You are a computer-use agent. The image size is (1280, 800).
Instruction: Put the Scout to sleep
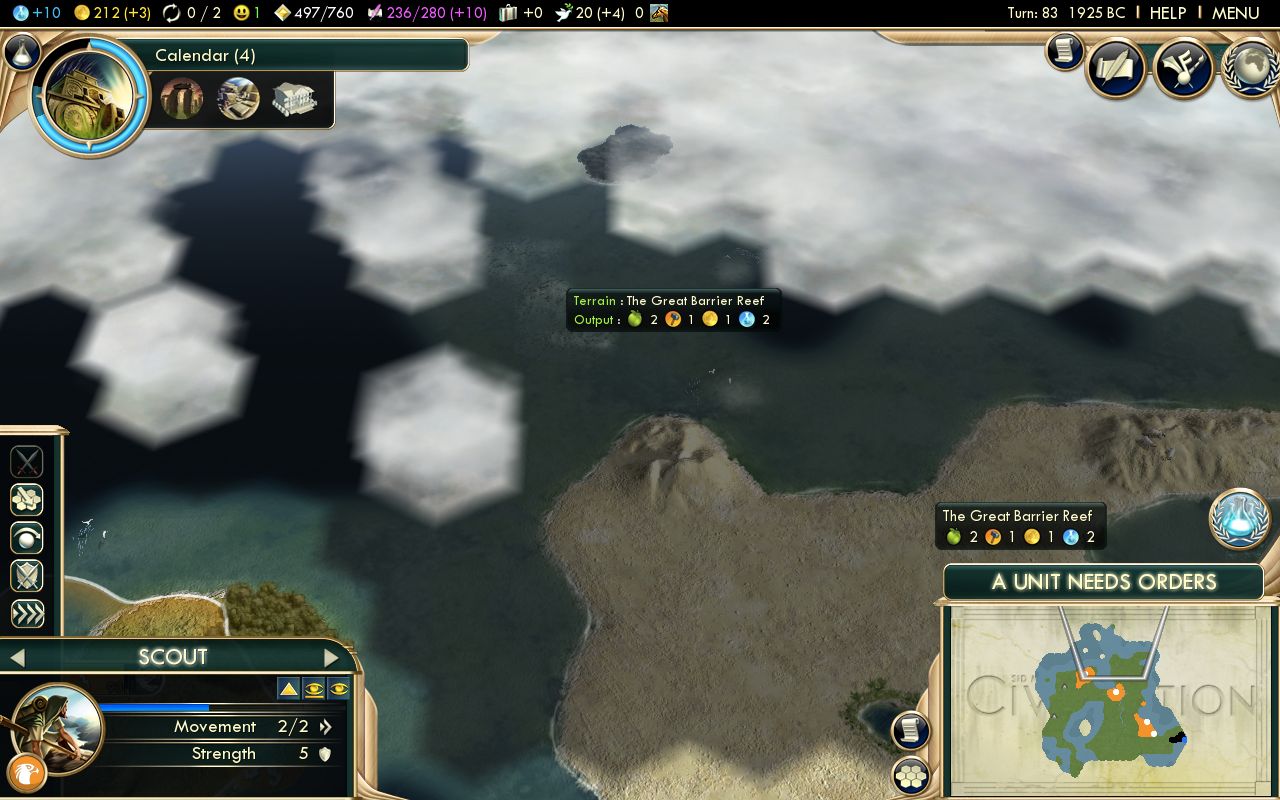pyautogui.click(x=26, y=538)
